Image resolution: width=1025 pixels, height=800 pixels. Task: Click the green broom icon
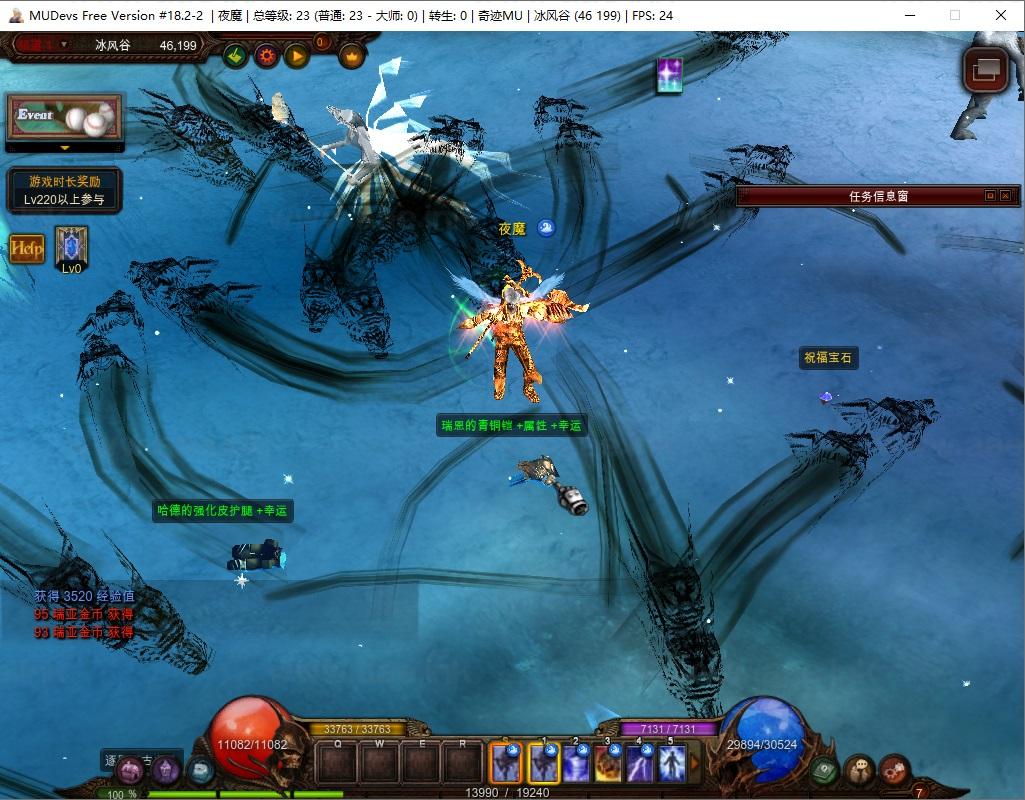click(236, 56)
